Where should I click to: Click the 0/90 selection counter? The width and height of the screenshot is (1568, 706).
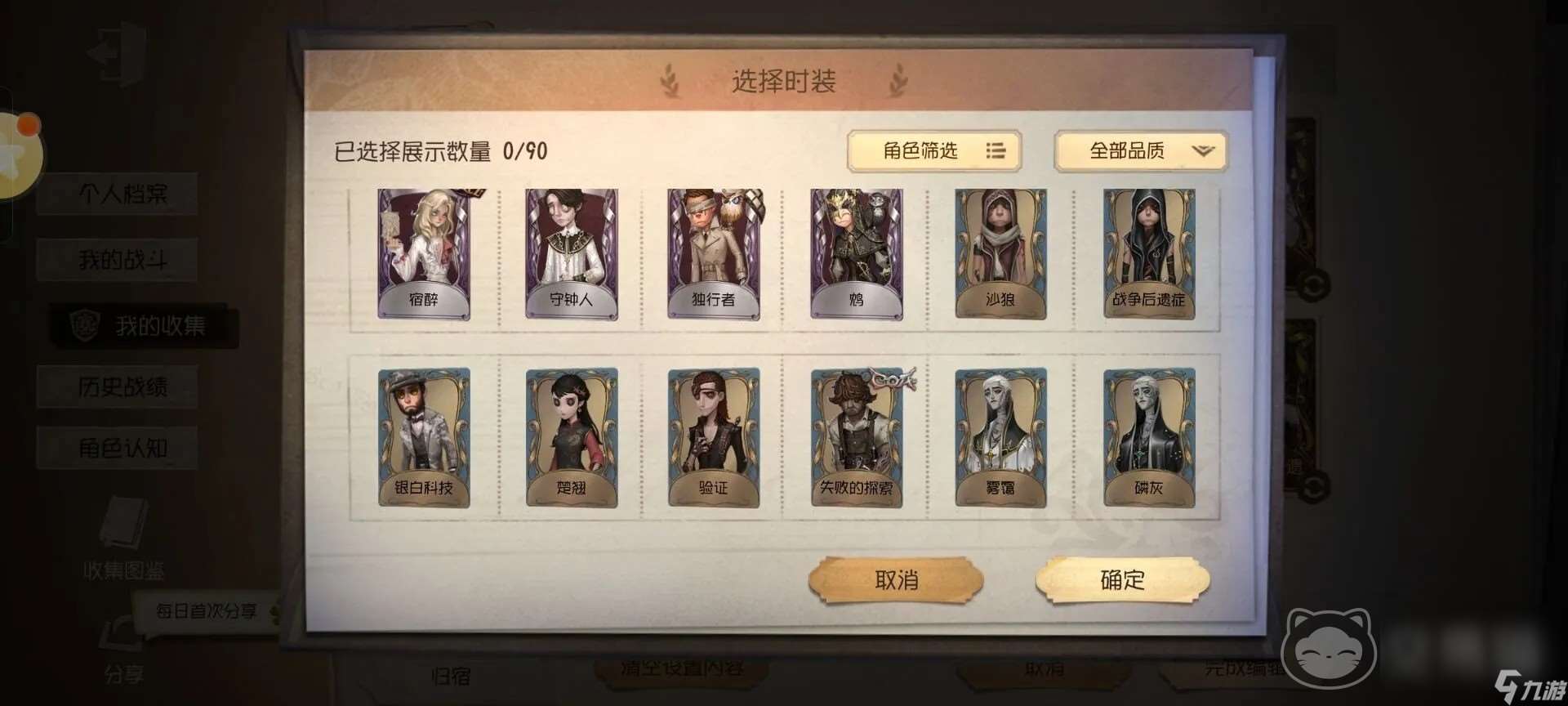tap(525, 148)
